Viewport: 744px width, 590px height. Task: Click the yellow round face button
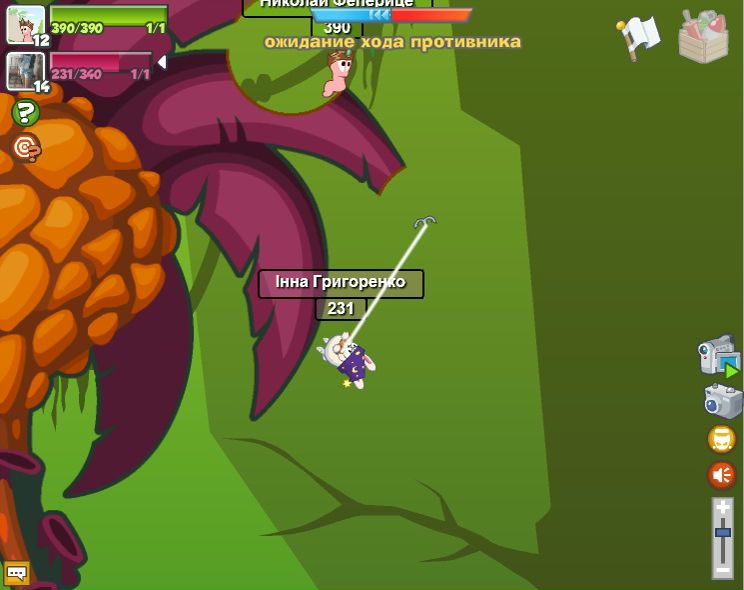coord(721,439)
